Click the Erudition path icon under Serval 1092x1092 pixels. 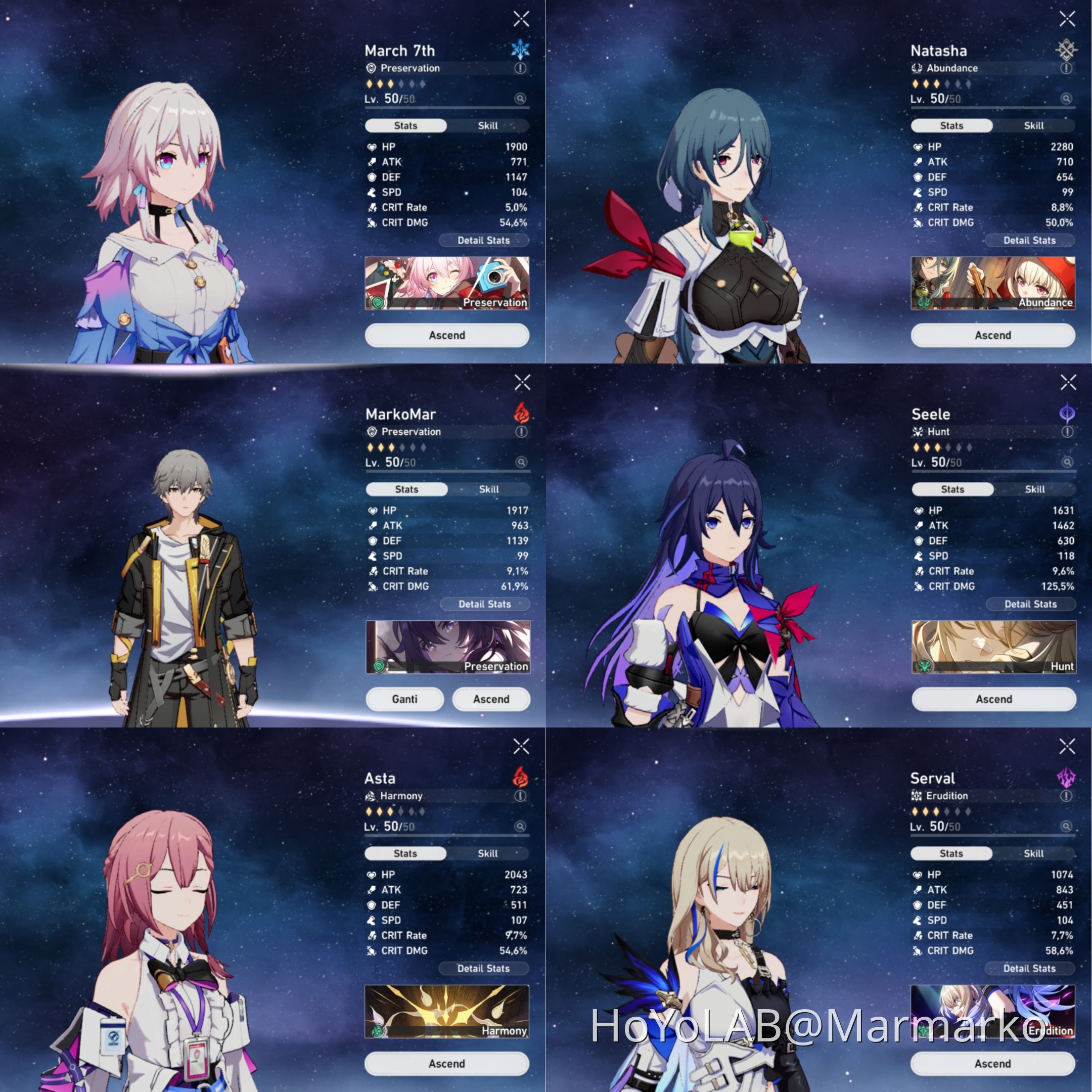pyautogui.click(x=917, y=796)
